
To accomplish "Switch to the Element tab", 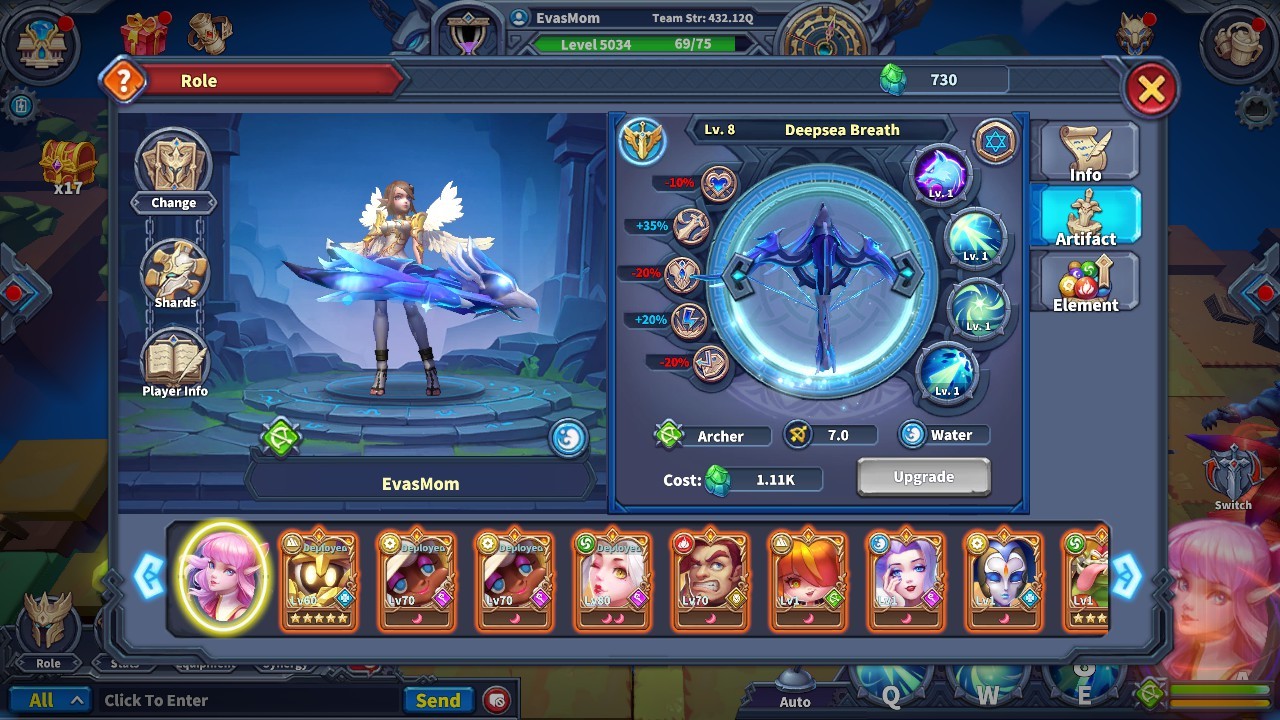I will point(1086,281).
